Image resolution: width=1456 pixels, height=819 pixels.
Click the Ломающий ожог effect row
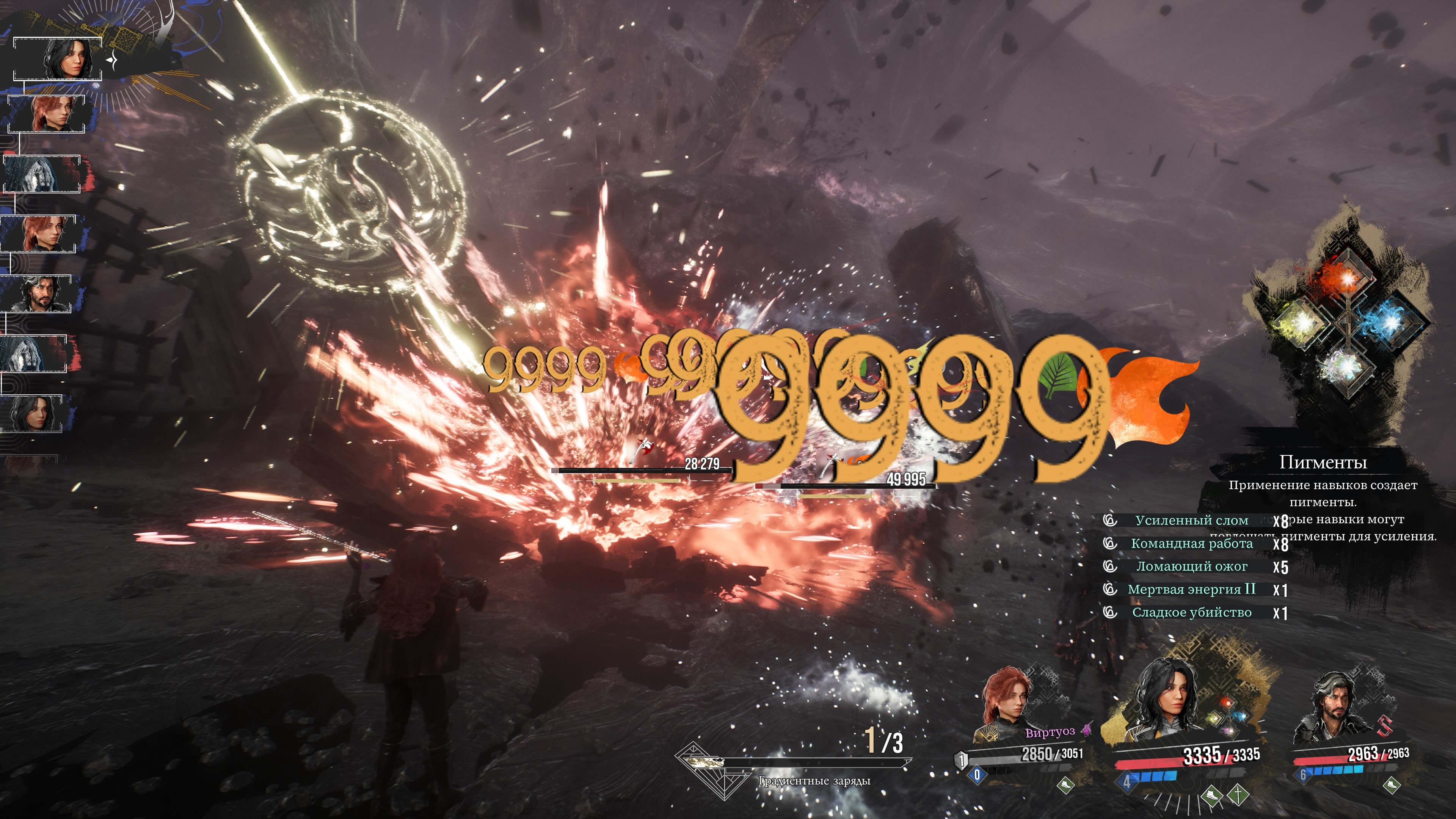pyautogui.click(x=1191, y=566)
